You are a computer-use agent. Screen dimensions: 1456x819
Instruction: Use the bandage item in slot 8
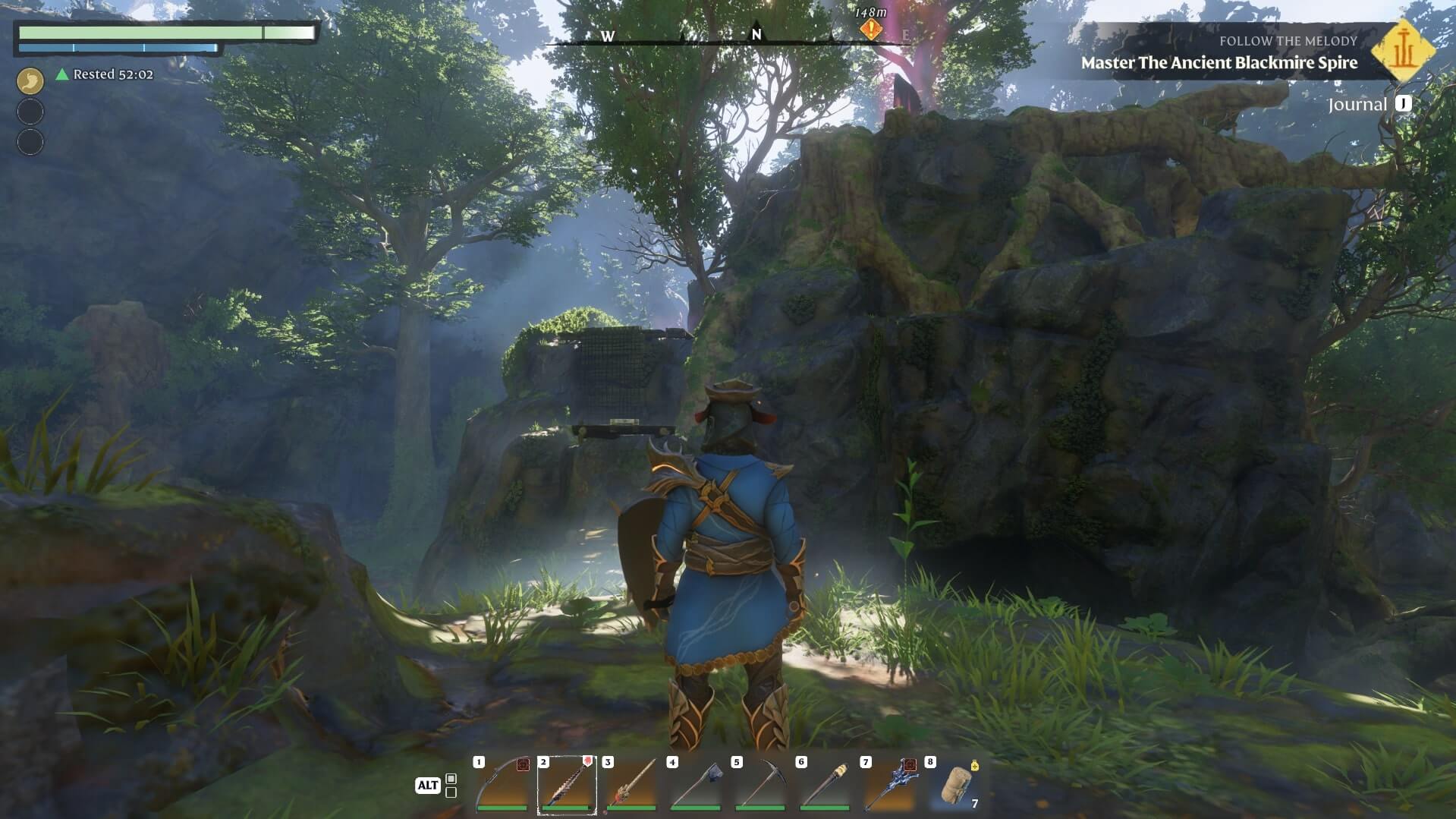(954, 785)
